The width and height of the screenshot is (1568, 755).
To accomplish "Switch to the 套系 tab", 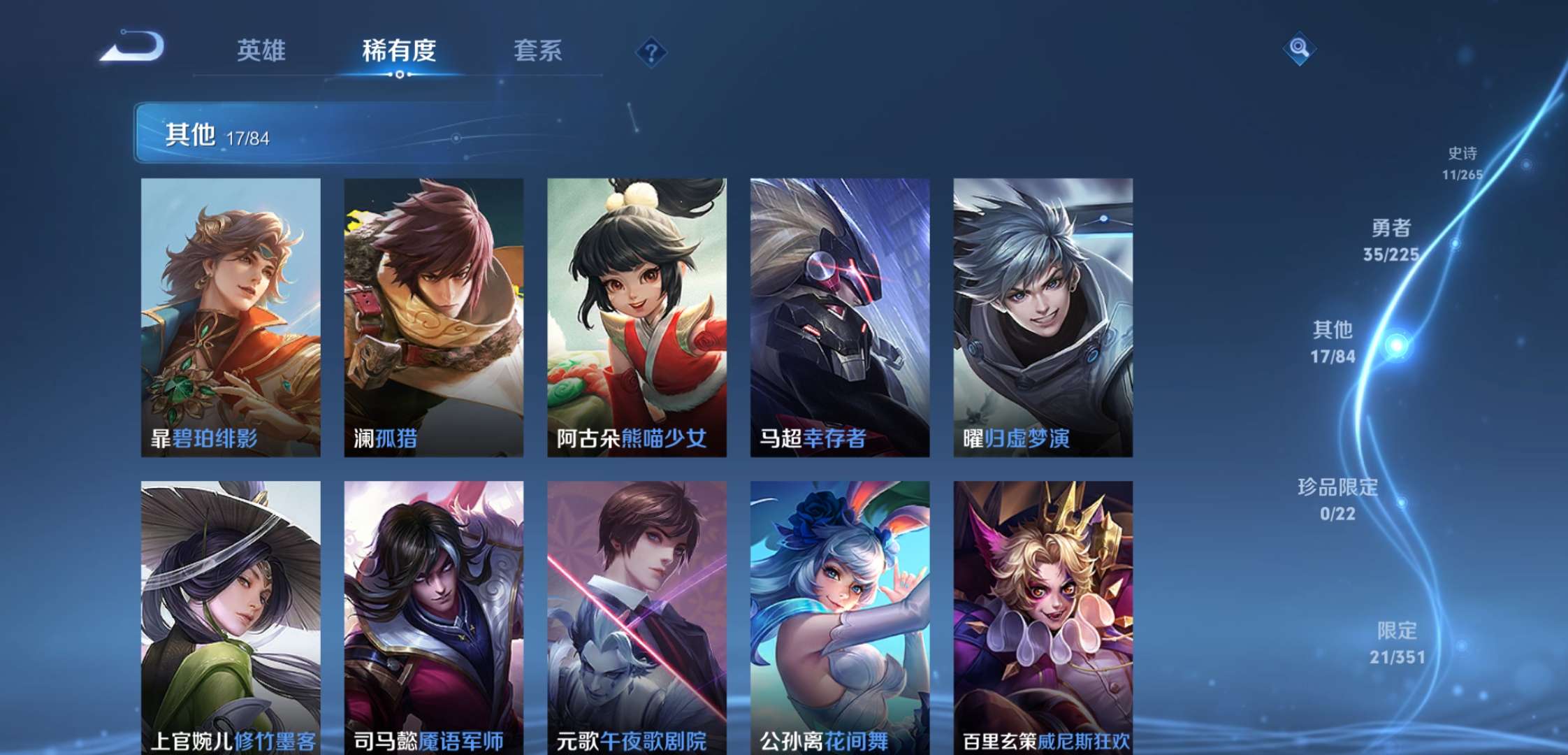I will click(x=539, y=50).
